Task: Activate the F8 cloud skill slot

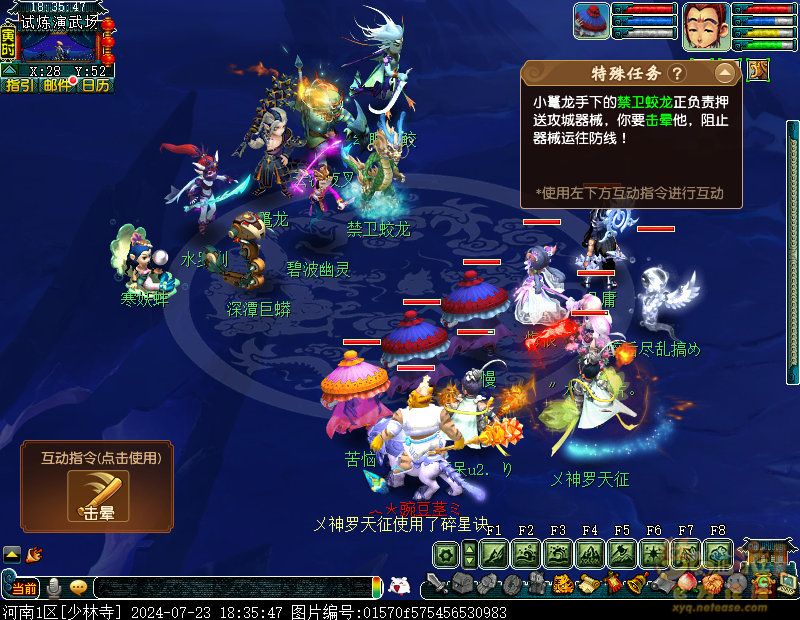Action: click(717, 554)
